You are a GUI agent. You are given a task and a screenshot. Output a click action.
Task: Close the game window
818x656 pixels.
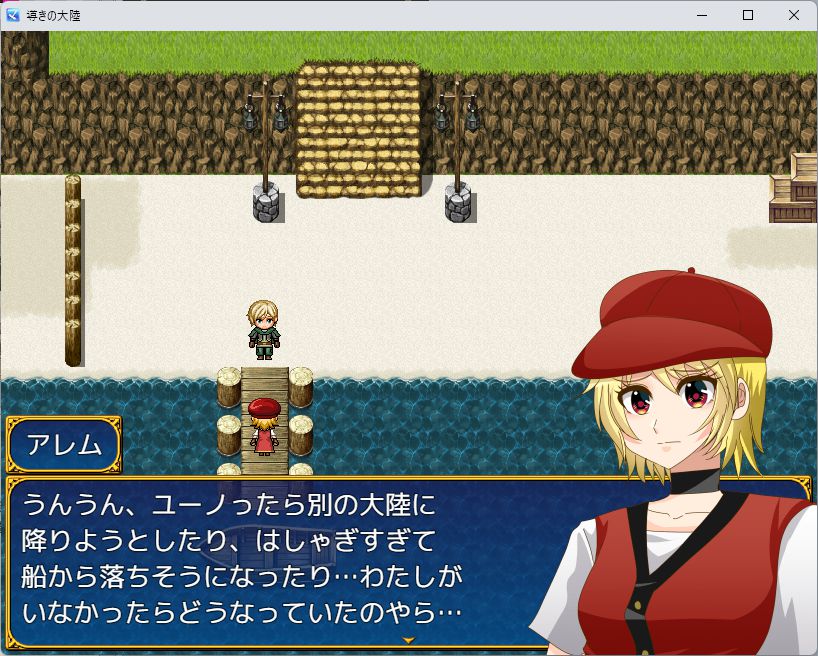click(x=793, y=15)
